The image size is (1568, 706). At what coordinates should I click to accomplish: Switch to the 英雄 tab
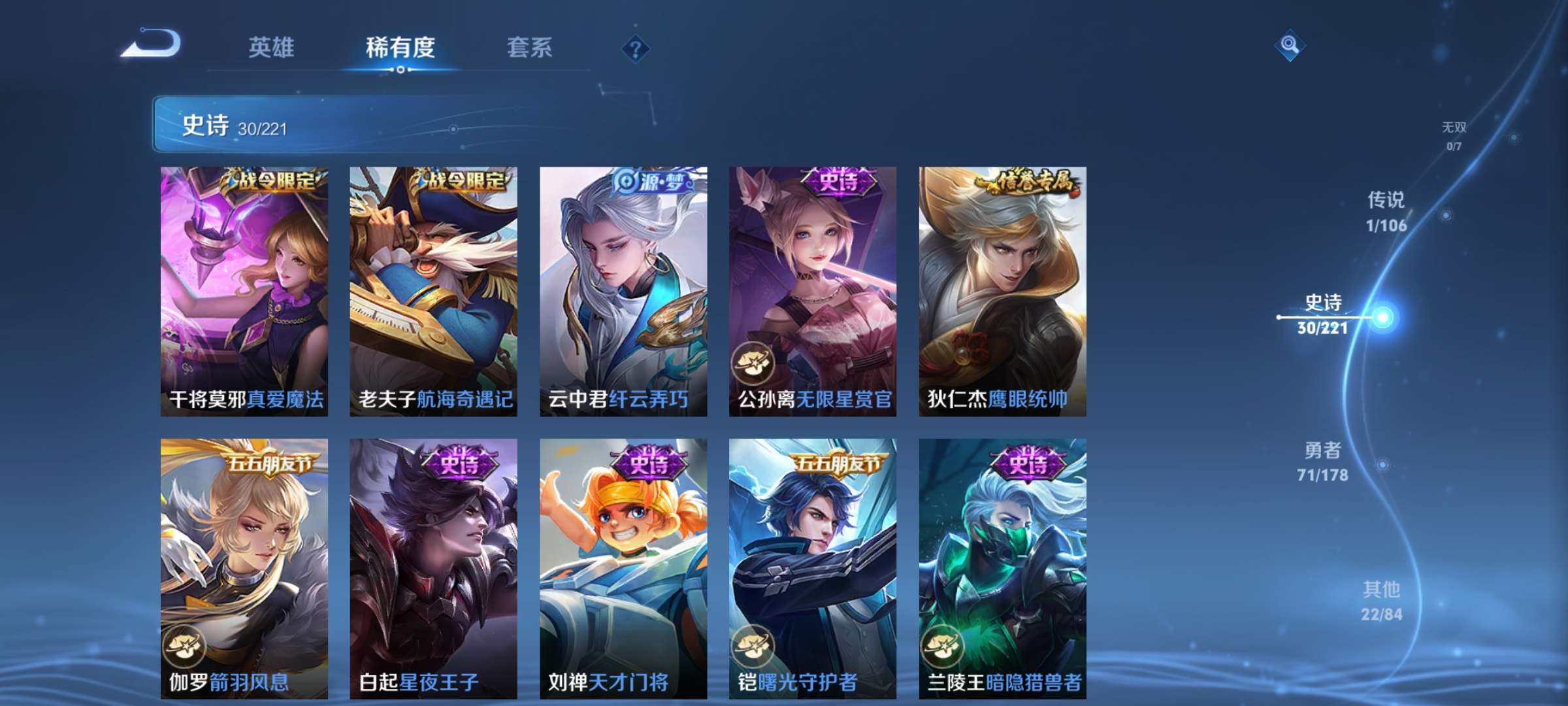pos(271,48)
